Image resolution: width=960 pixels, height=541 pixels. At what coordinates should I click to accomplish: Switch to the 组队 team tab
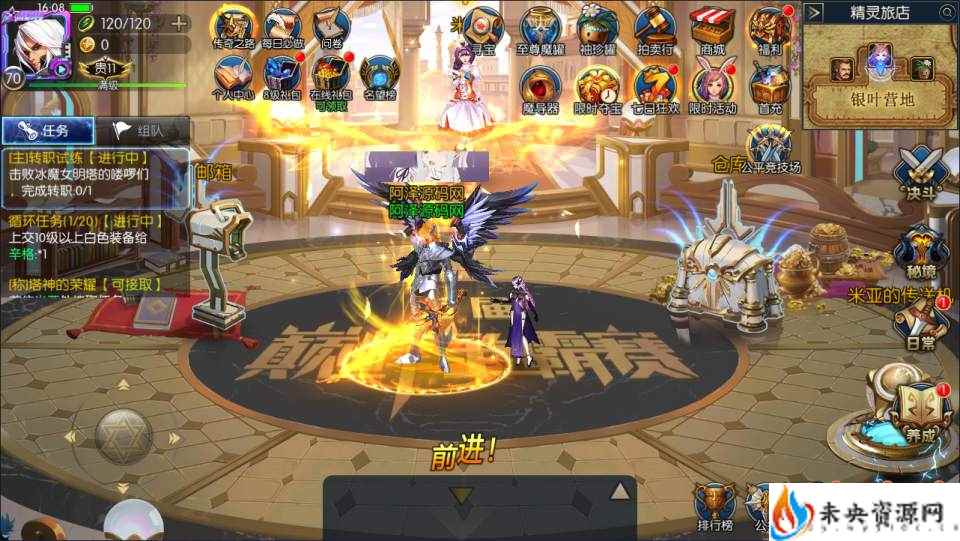142,130
